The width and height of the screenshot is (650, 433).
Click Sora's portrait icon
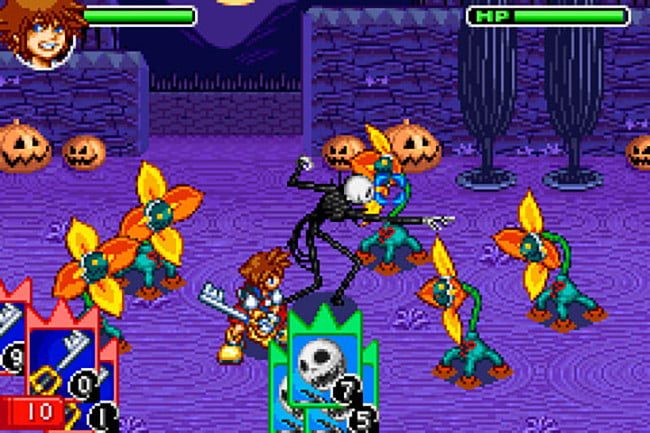40,33
